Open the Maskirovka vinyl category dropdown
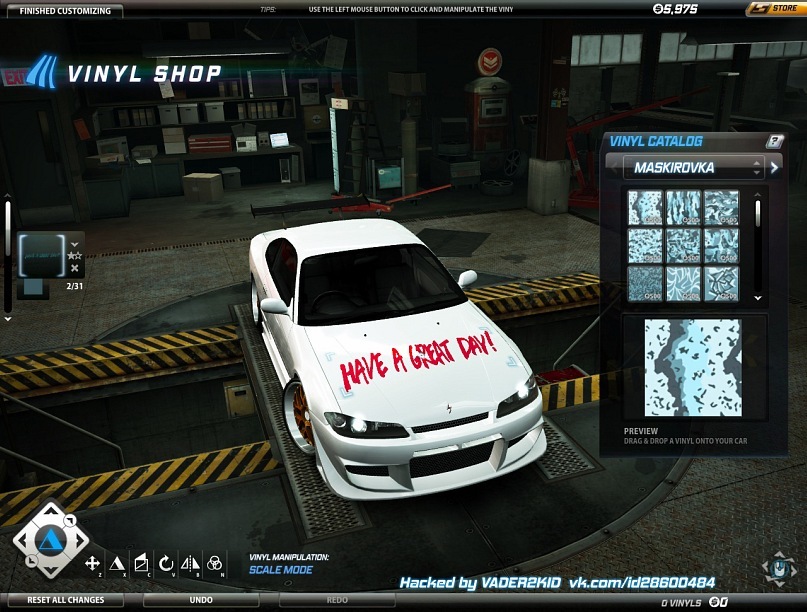Viewport: 807px width, 612px height. [x=692, y=168]
